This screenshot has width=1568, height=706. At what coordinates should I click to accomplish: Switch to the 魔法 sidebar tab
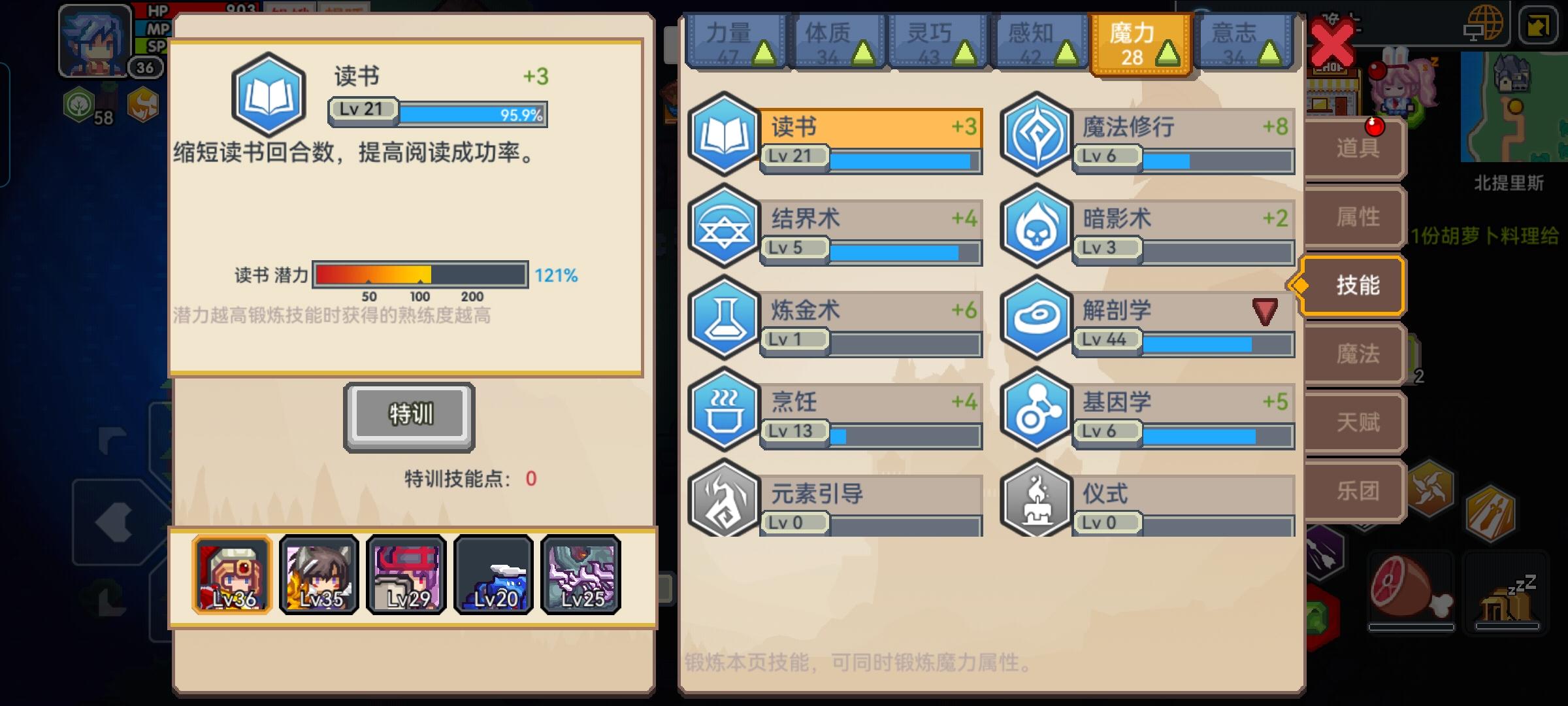pyautogui.click(x=1362, y=353)
